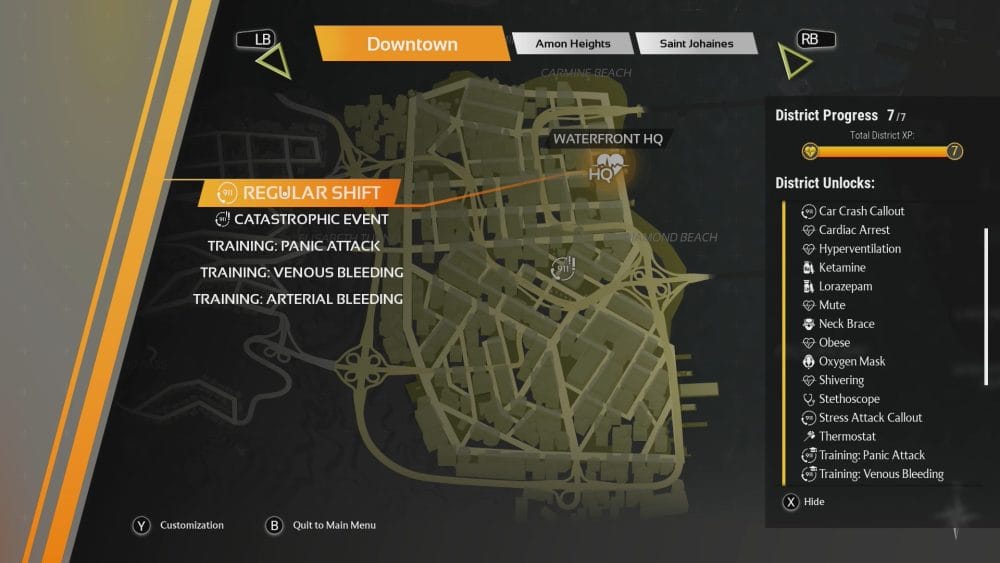Choose the Thermostat unlock row

(847, 436)
